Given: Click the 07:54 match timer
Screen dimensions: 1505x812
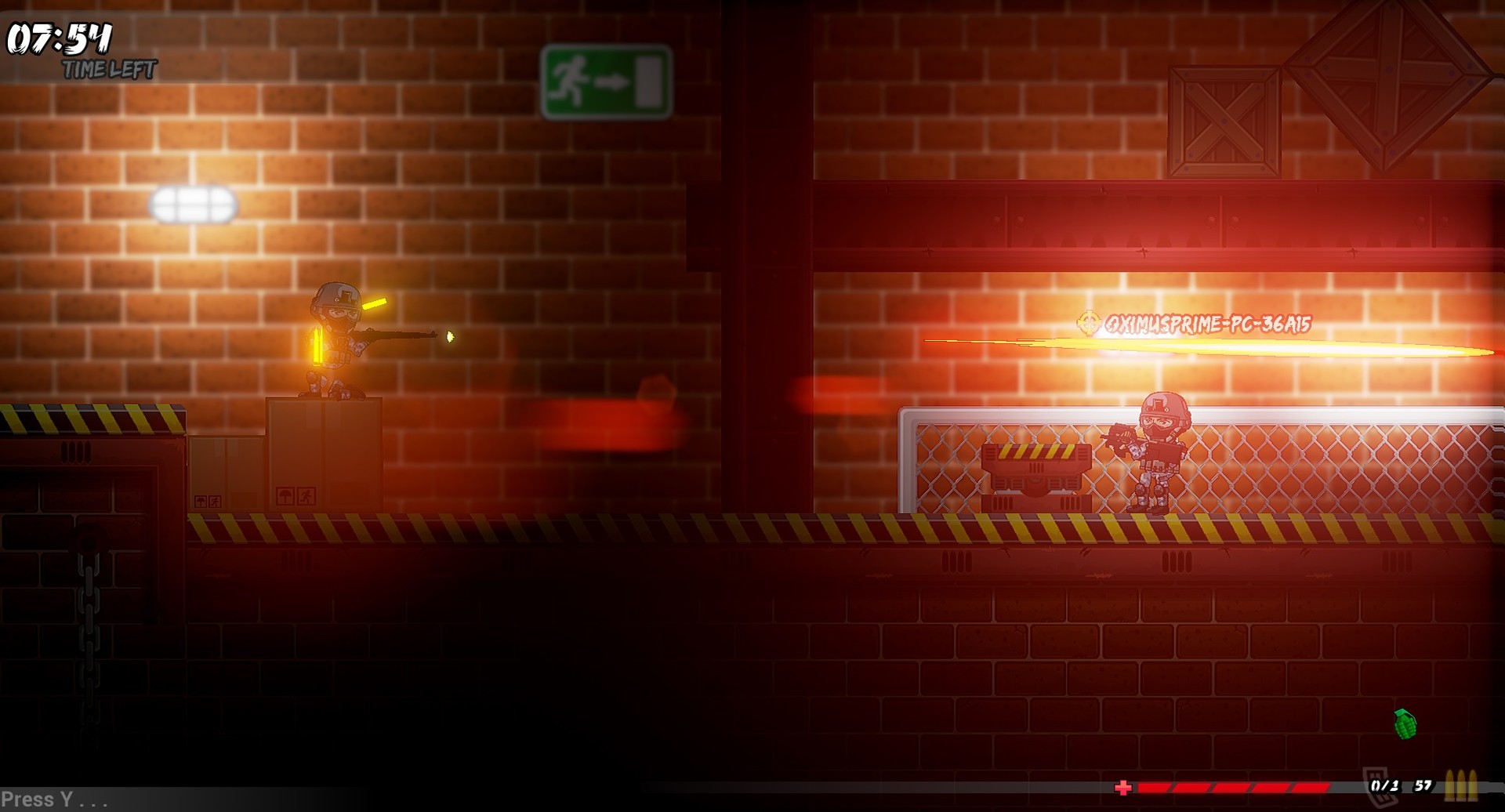Looking at the screenshot, I should 60,38.
